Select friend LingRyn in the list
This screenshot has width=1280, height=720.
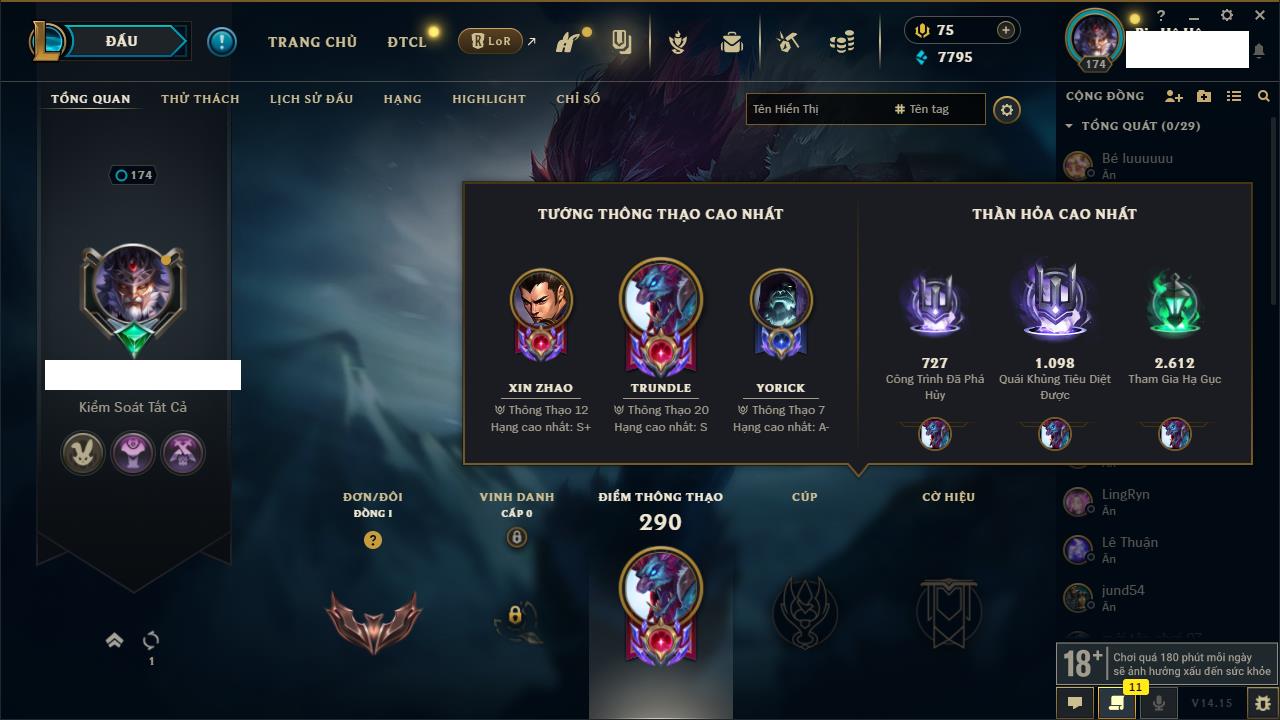click(x=1125, y=495)
